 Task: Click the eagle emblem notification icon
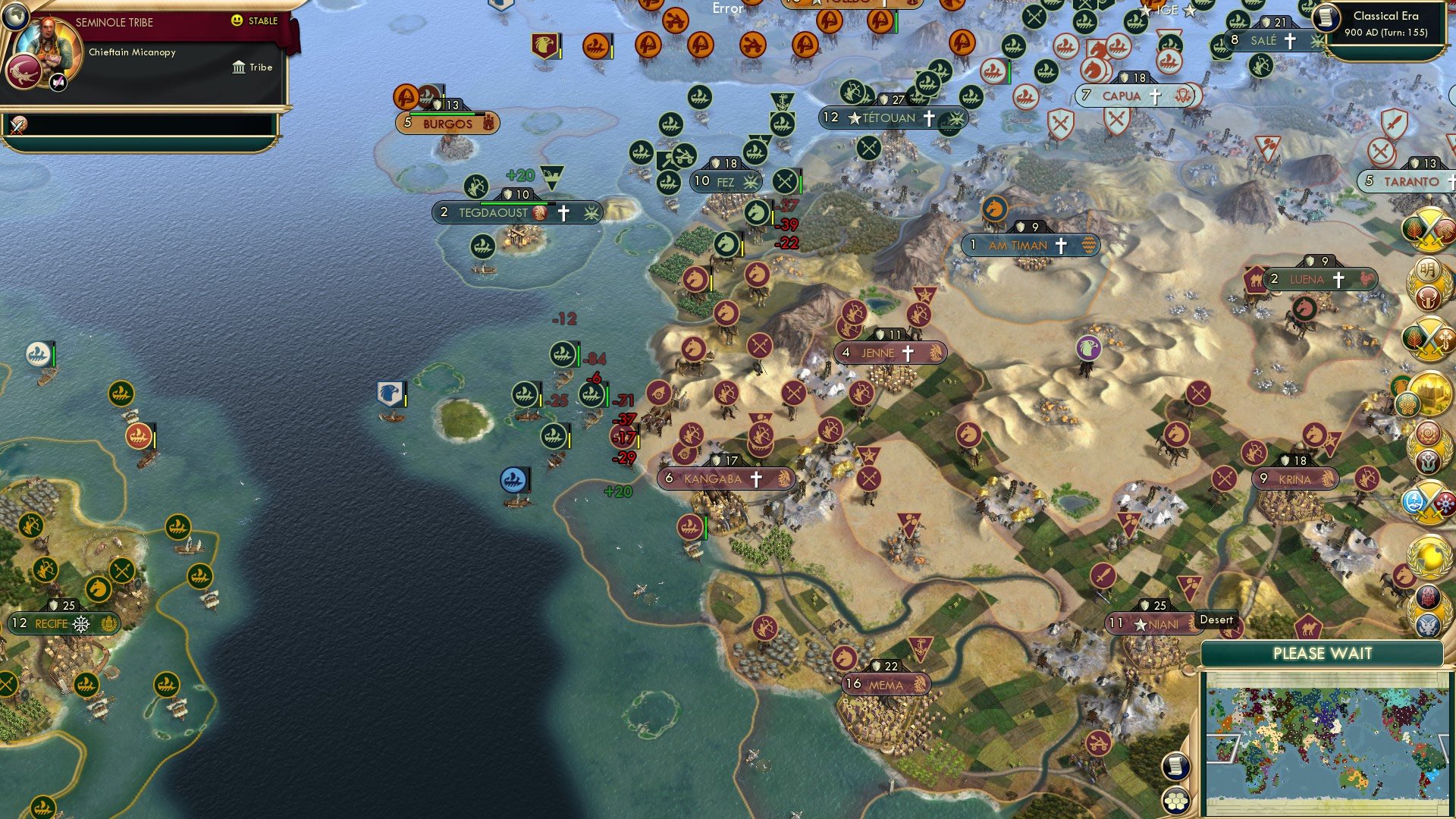click(1427, 625)
